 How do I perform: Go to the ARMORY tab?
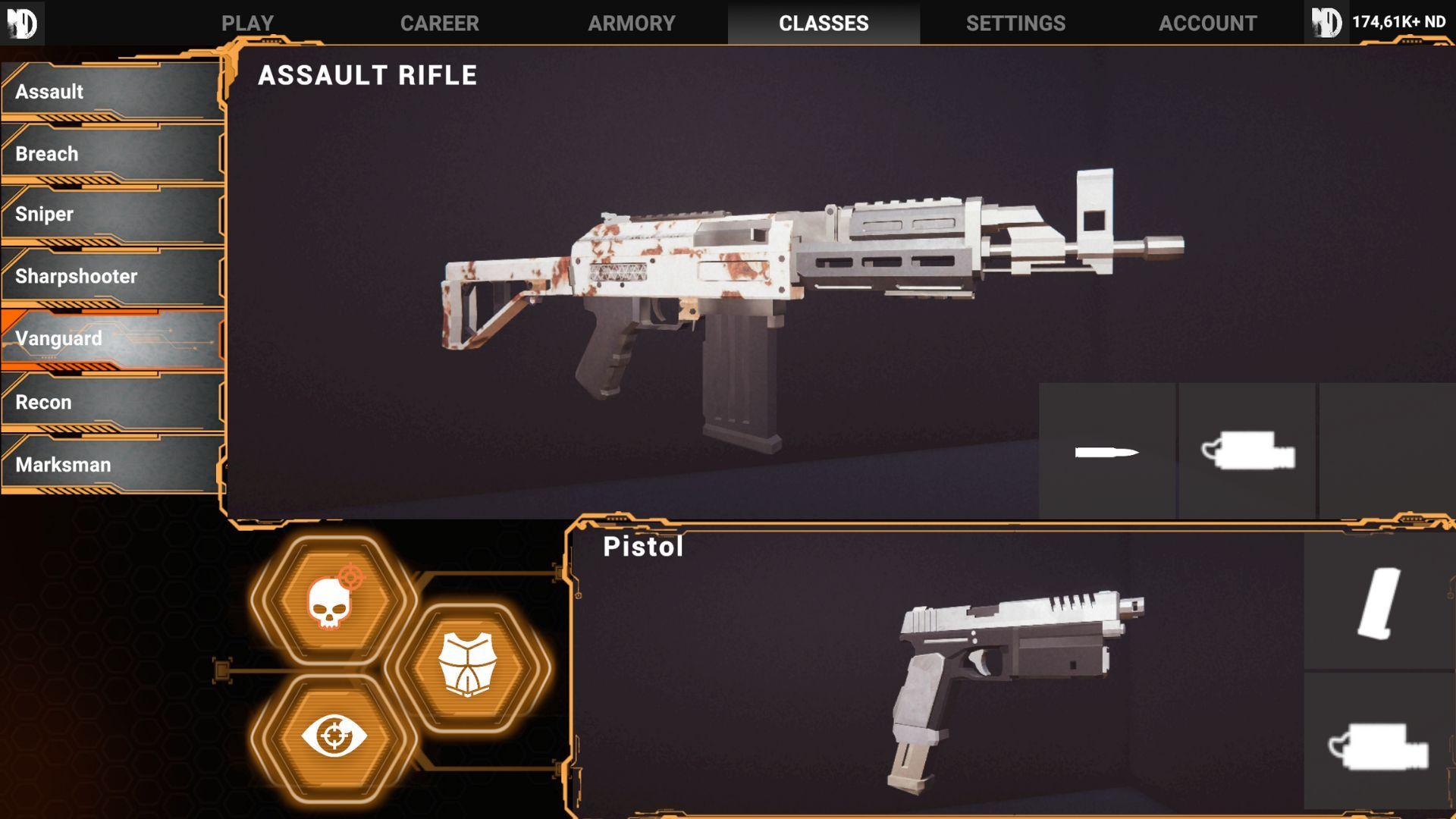(x=631, y=23)
